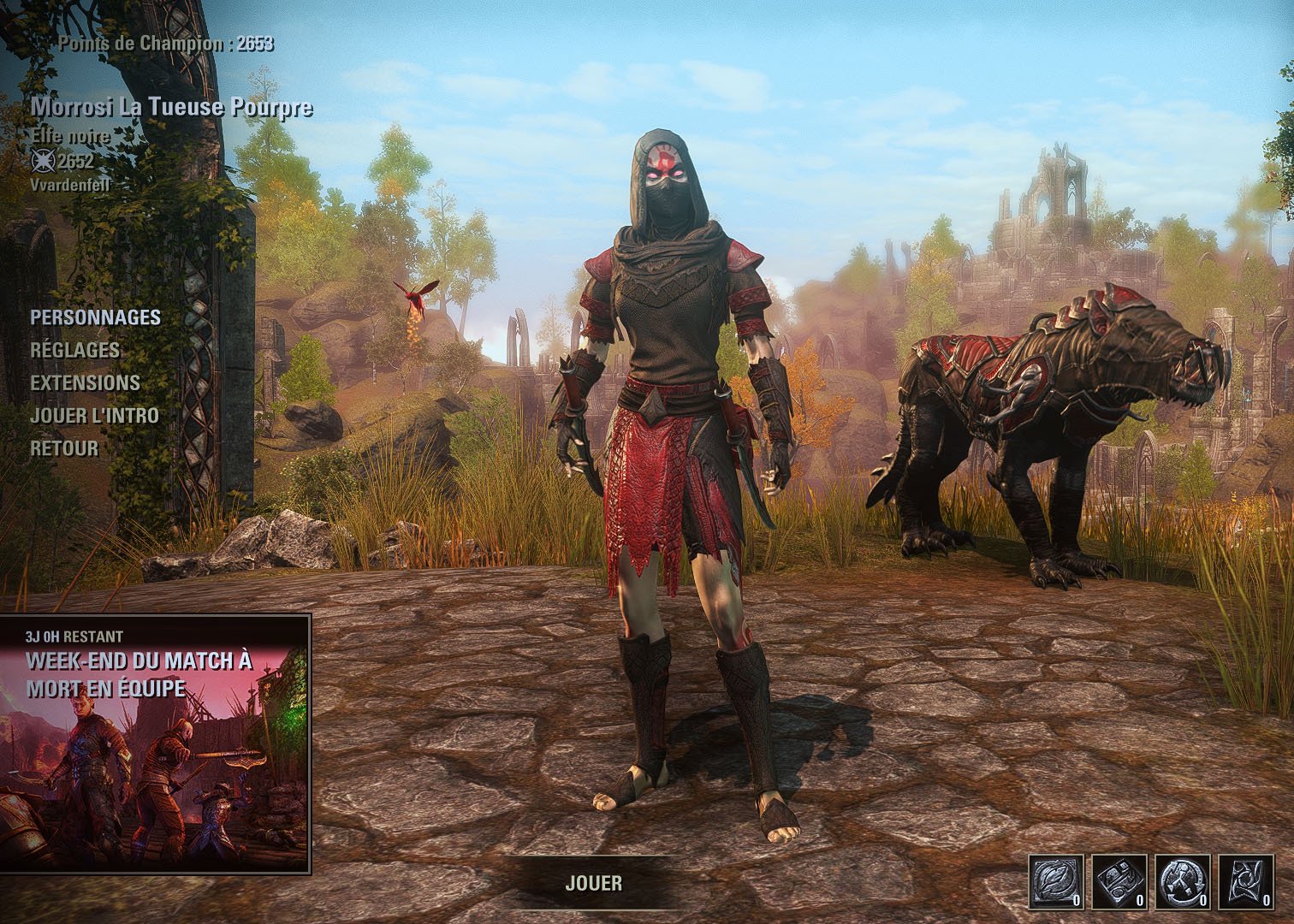Screen dimensions: 1294x924
Task: Select the Extensions menu entry
Action: point(85,382)
